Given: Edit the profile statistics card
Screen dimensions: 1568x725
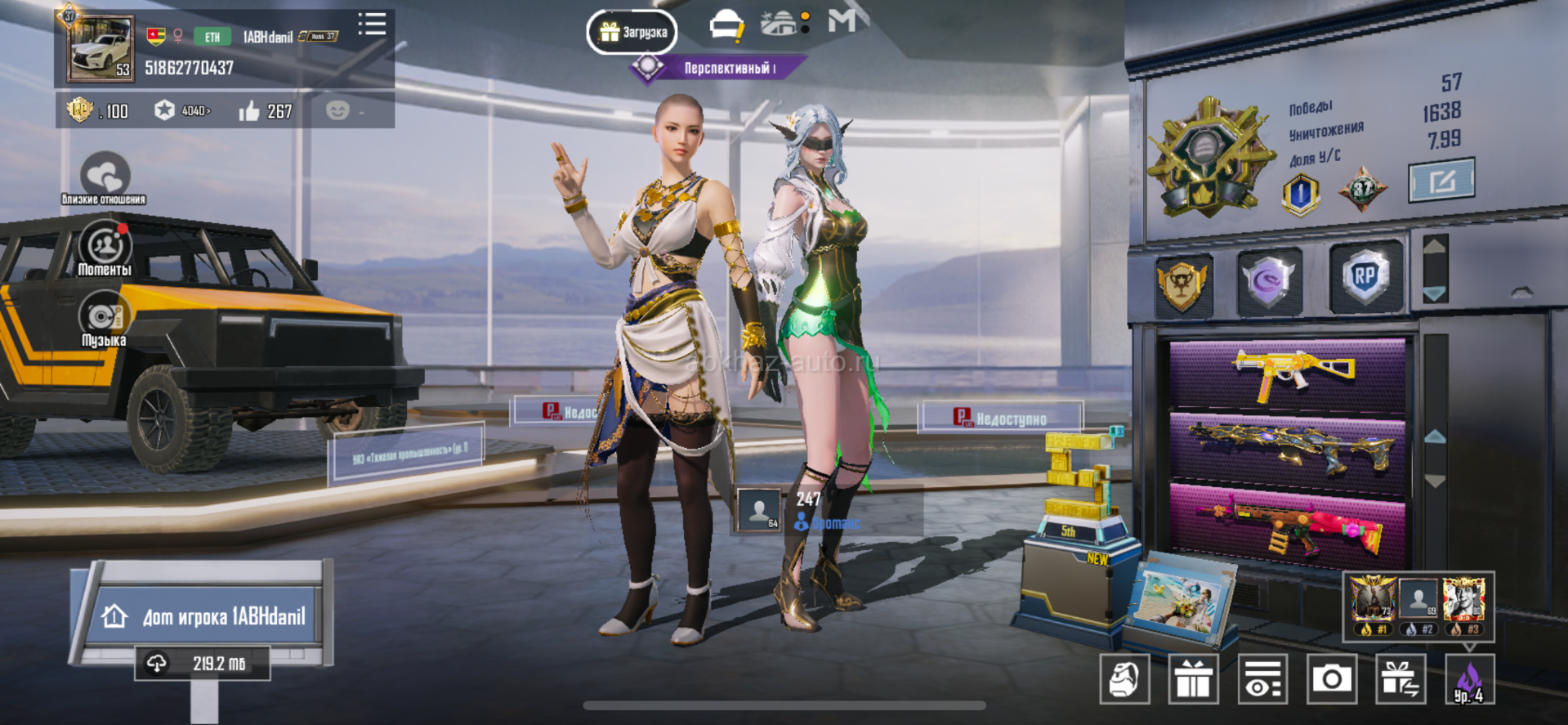Looking at the screenshot, I should click(1441, 180).
